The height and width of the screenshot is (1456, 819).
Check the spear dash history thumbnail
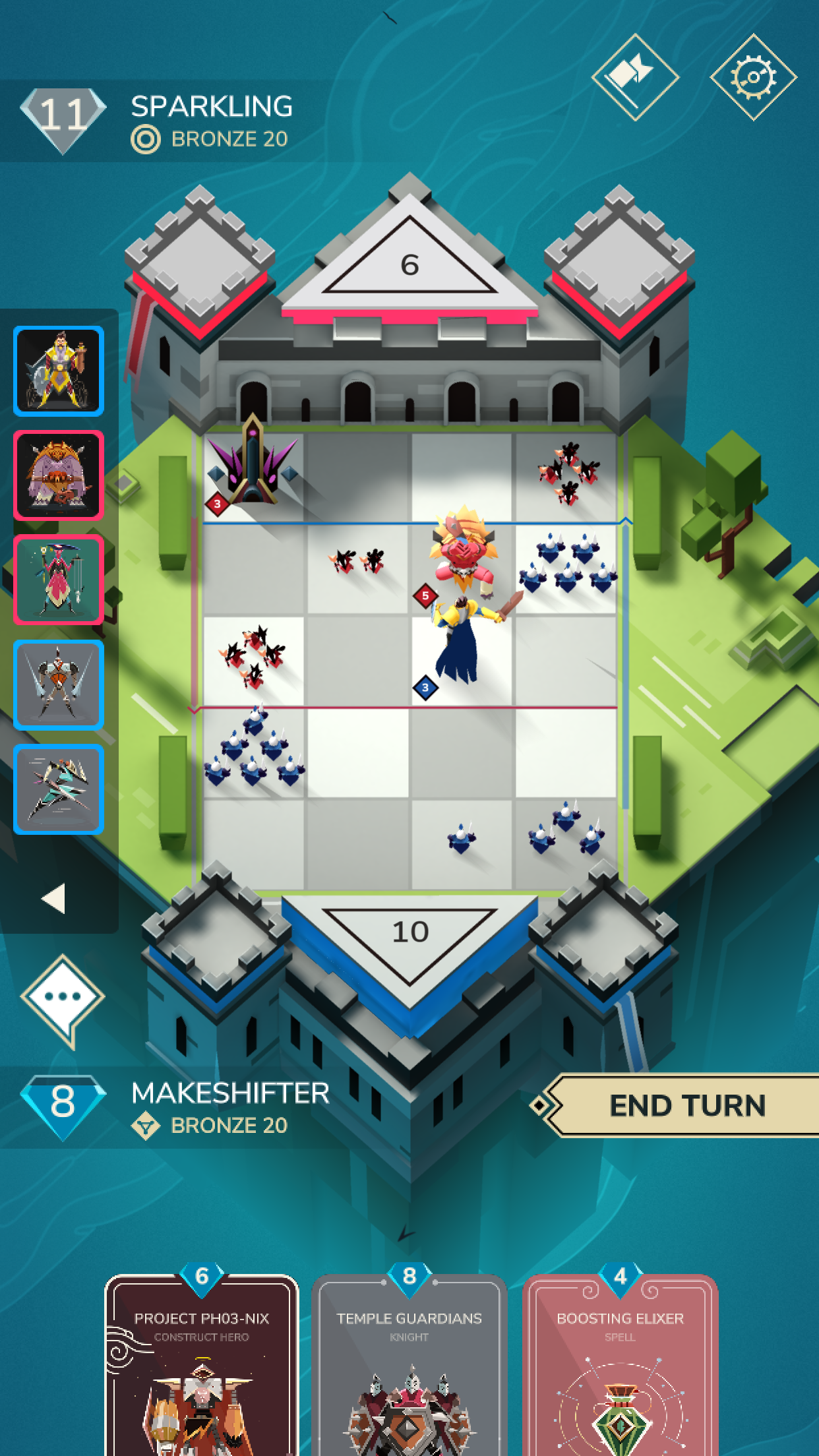coord(59,789)
